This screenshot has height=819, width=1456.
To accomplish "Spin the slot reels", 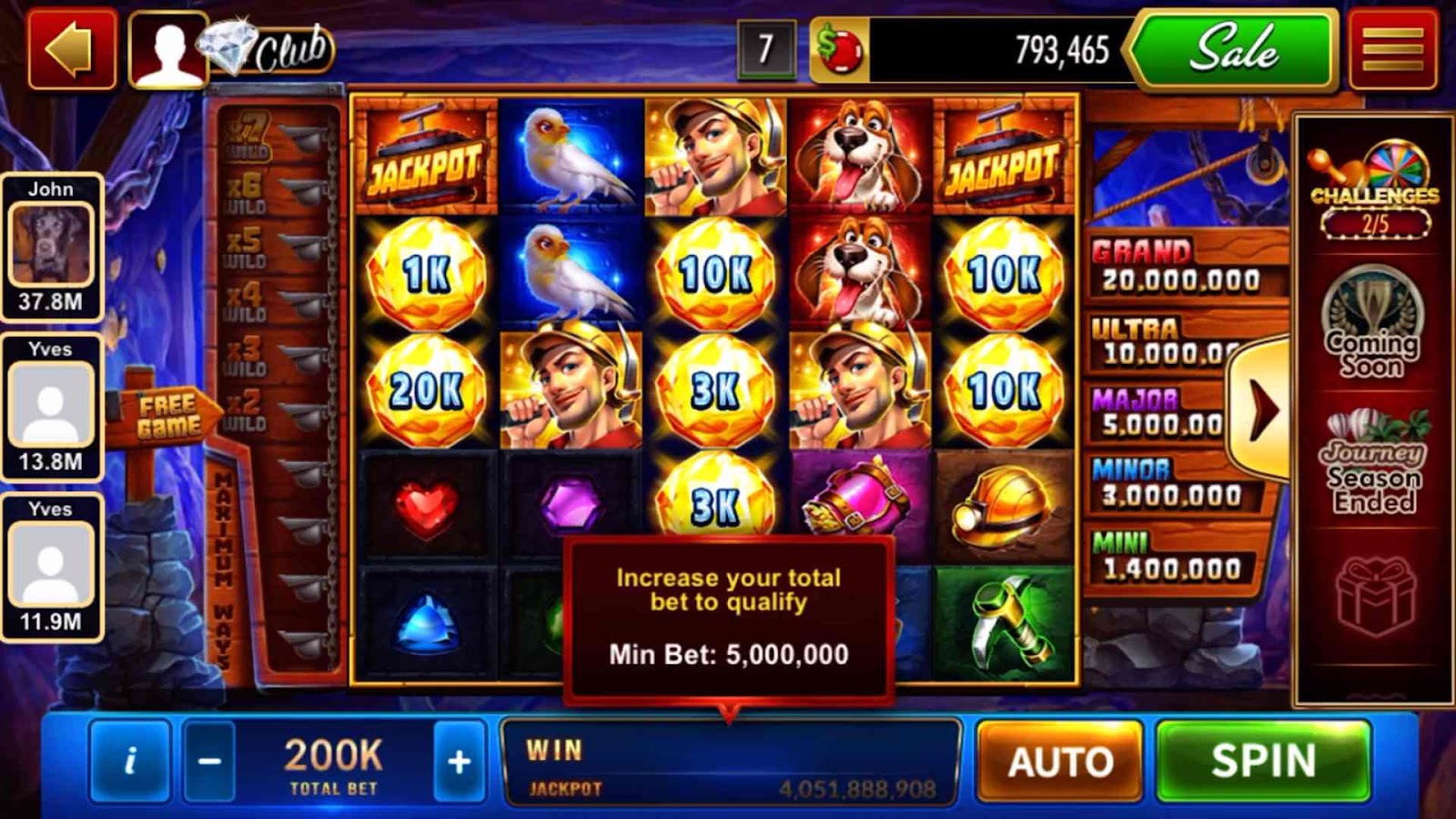I will (x=1262, y=762).
